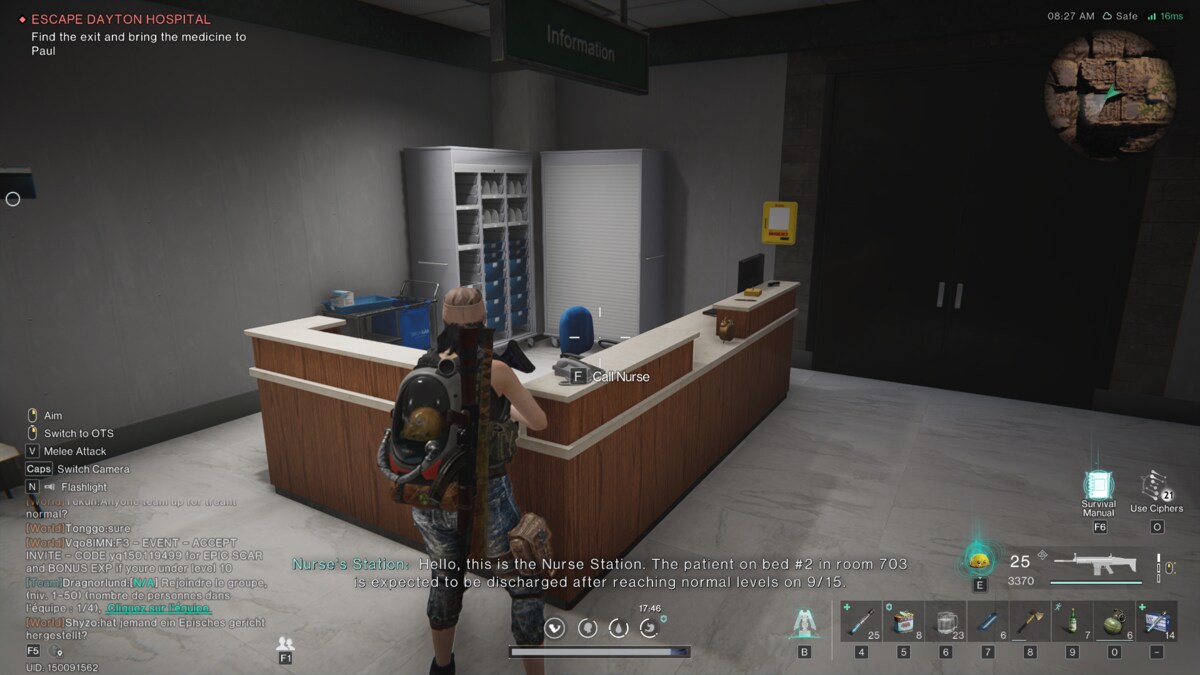Open the Use Ciphers icon
The height and width of the screenshot is (675, 1200).
(1156, 487)
